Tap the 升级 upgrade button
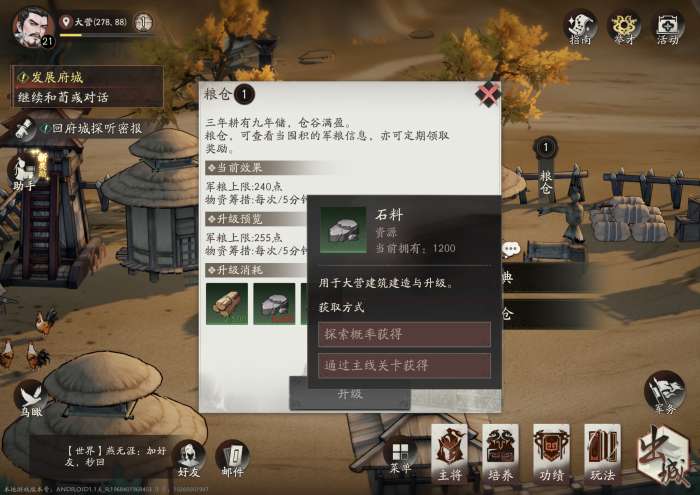Viewport: 700px width, 495px height. (349, 393)
